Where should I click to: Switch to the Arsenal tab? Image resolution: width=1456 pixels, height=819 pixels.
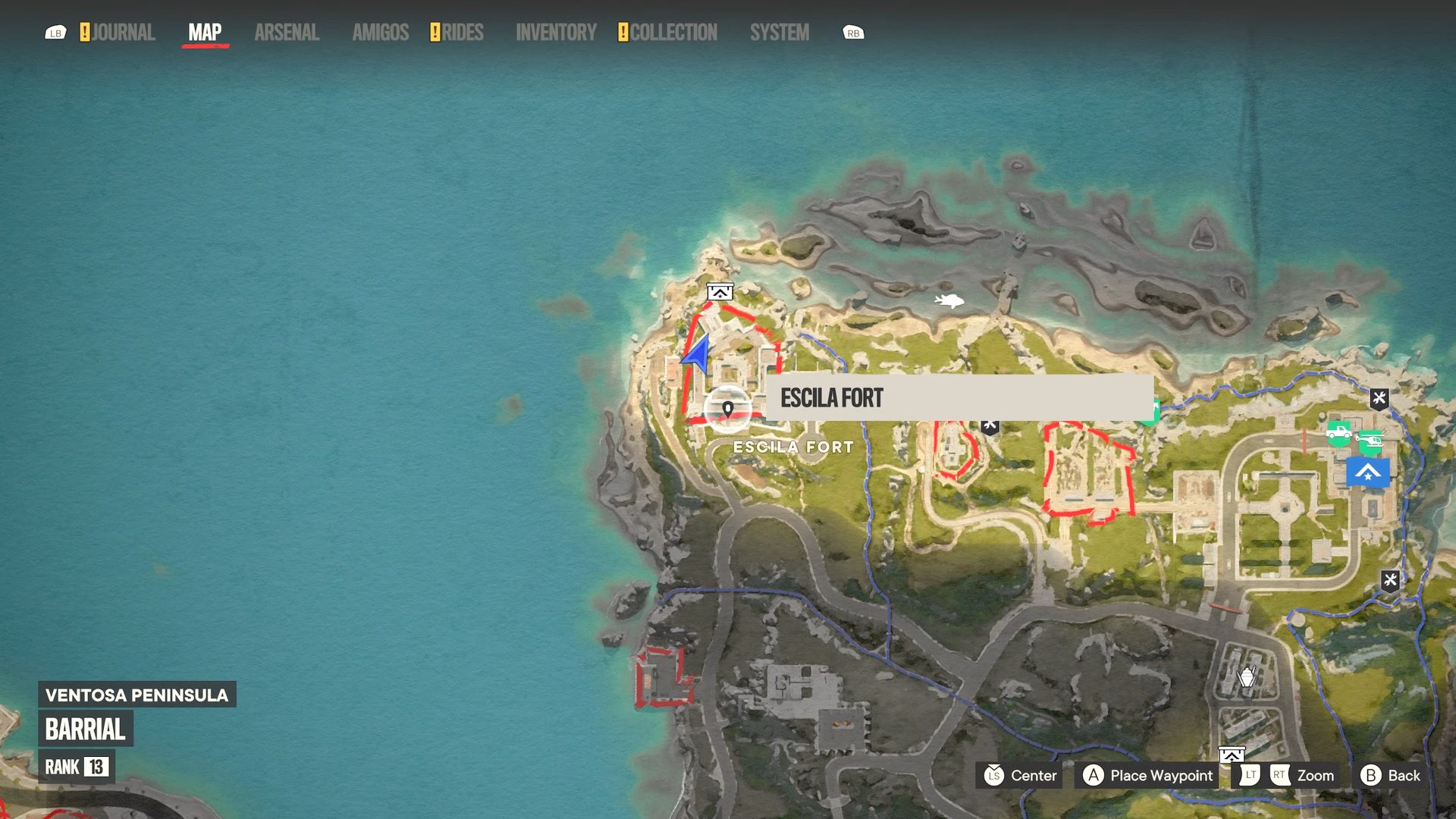click(287, 33)
